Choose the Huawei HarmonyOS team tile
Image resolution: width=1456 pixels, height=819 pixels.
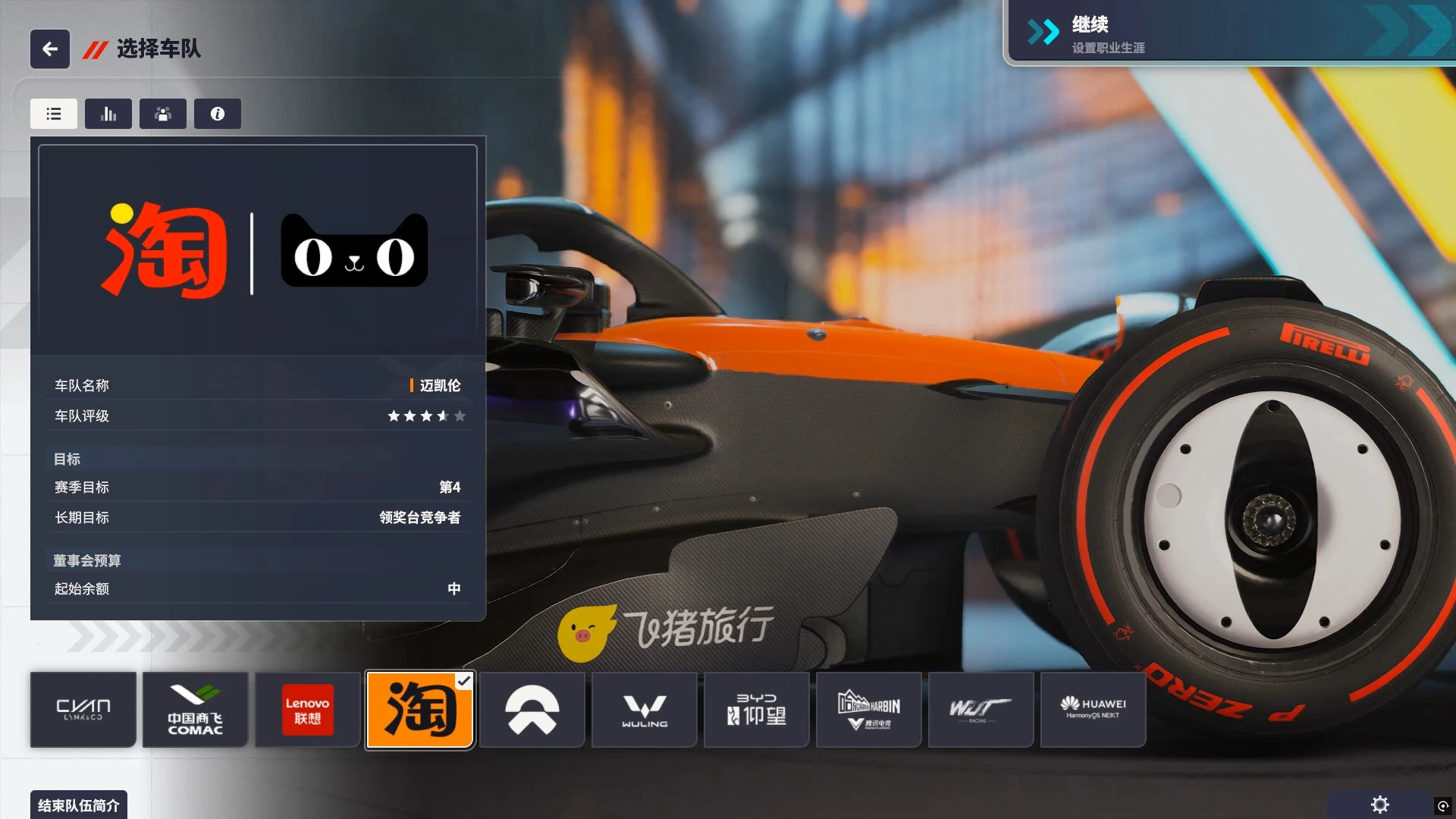coord(1094,710)
